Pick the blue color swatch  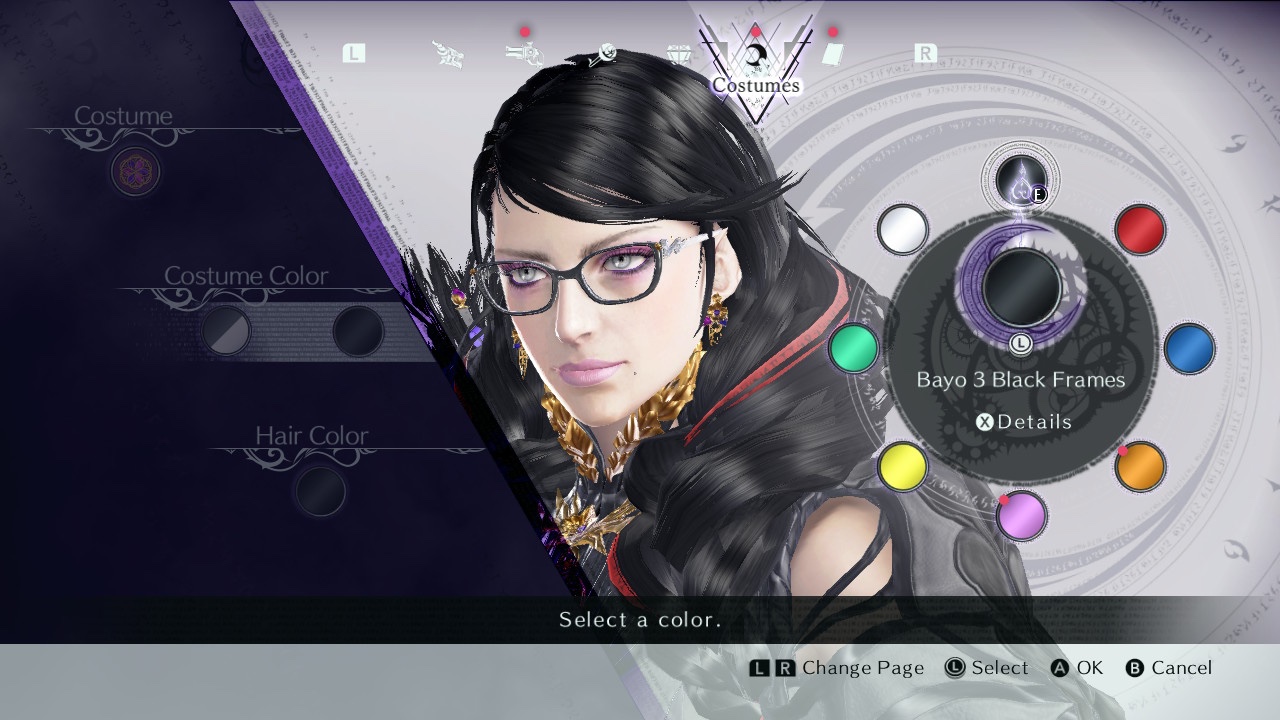pyautogui.click(x=1189, y=349)
